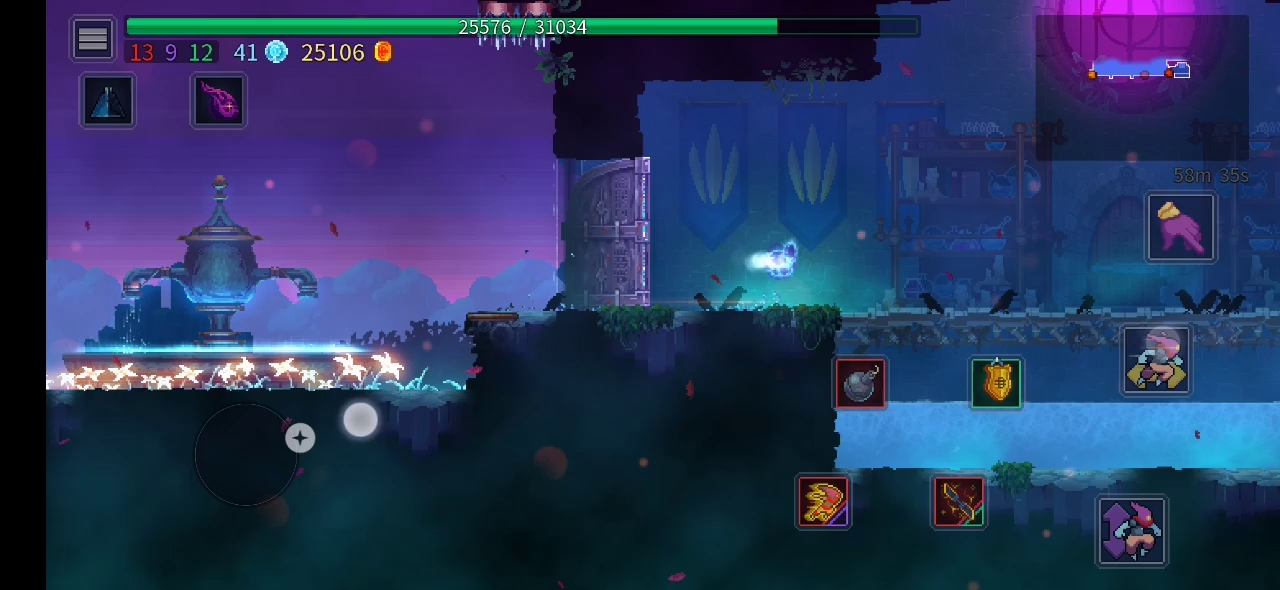Viewport: 1280px width, 590px height.
Task: Tap the purple hand interact button
Action: coord(1181,228)
